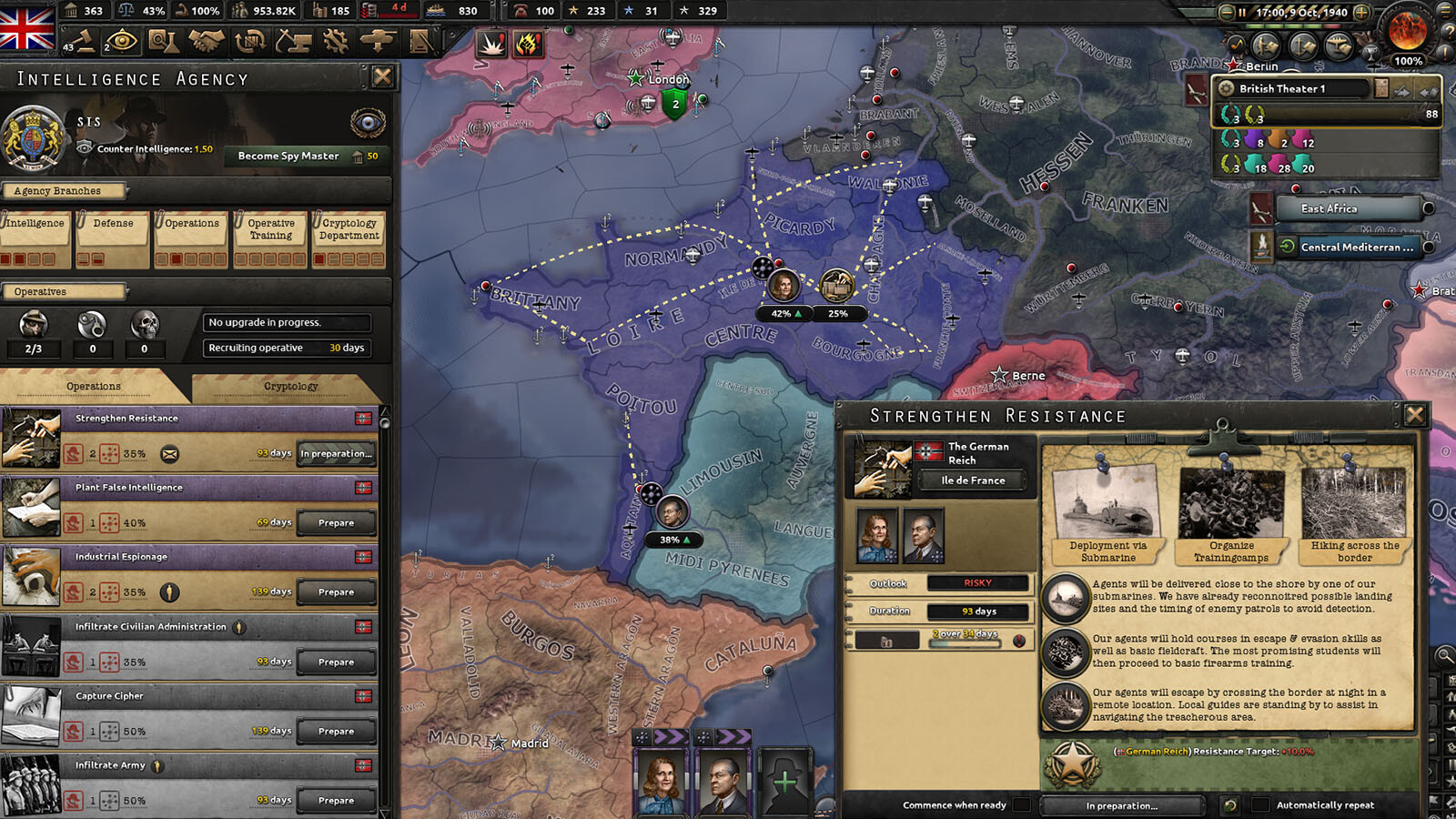Click the political gavel icon showing 43 days
The image size is (1456, 819).
(x=85, y=42)
